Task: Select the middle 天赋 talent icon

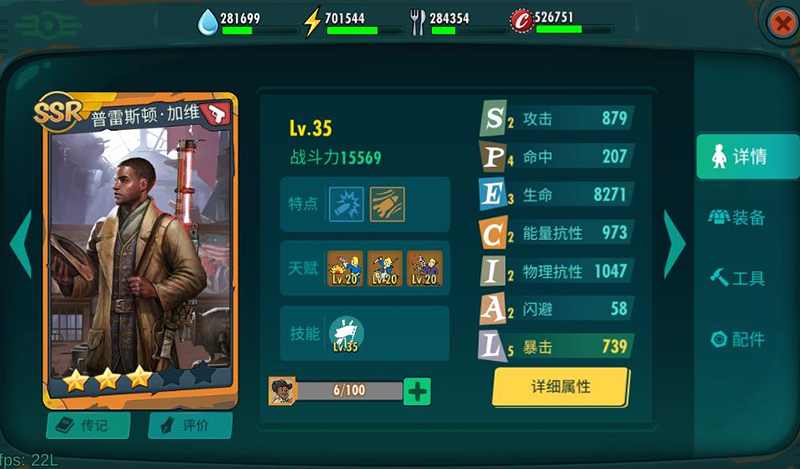Action: (385, 268)
